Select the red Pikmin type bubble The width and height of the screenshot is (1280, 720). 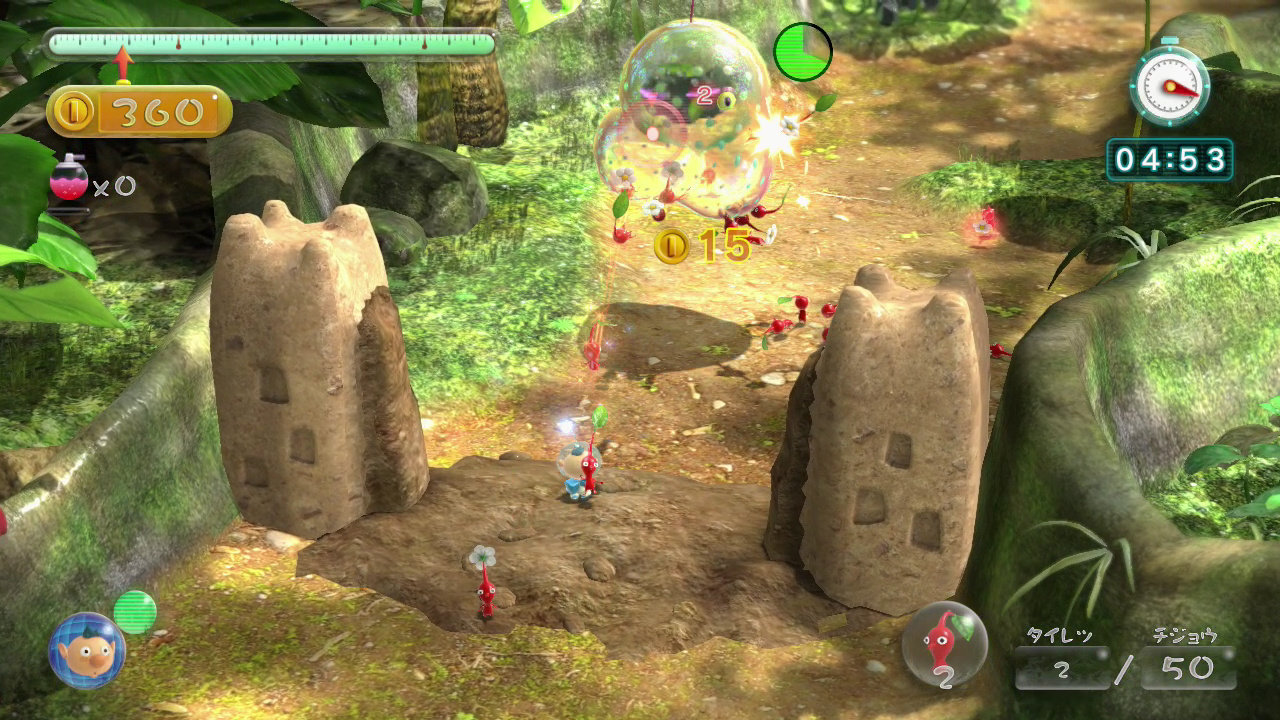944,644
